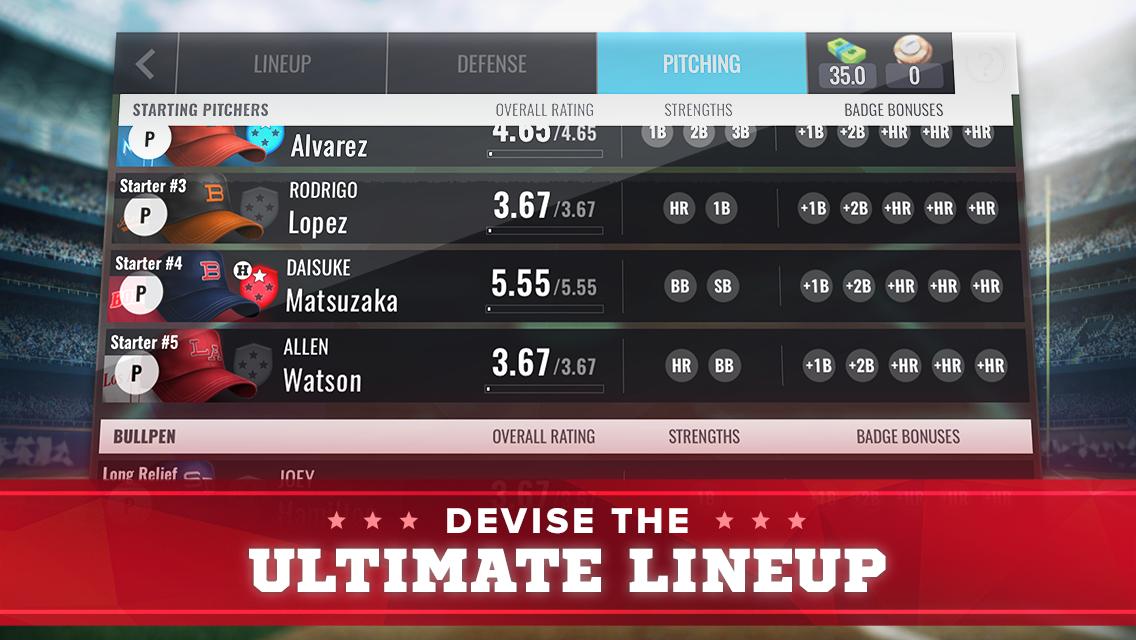Open the faded help question mark

point(984,65)
